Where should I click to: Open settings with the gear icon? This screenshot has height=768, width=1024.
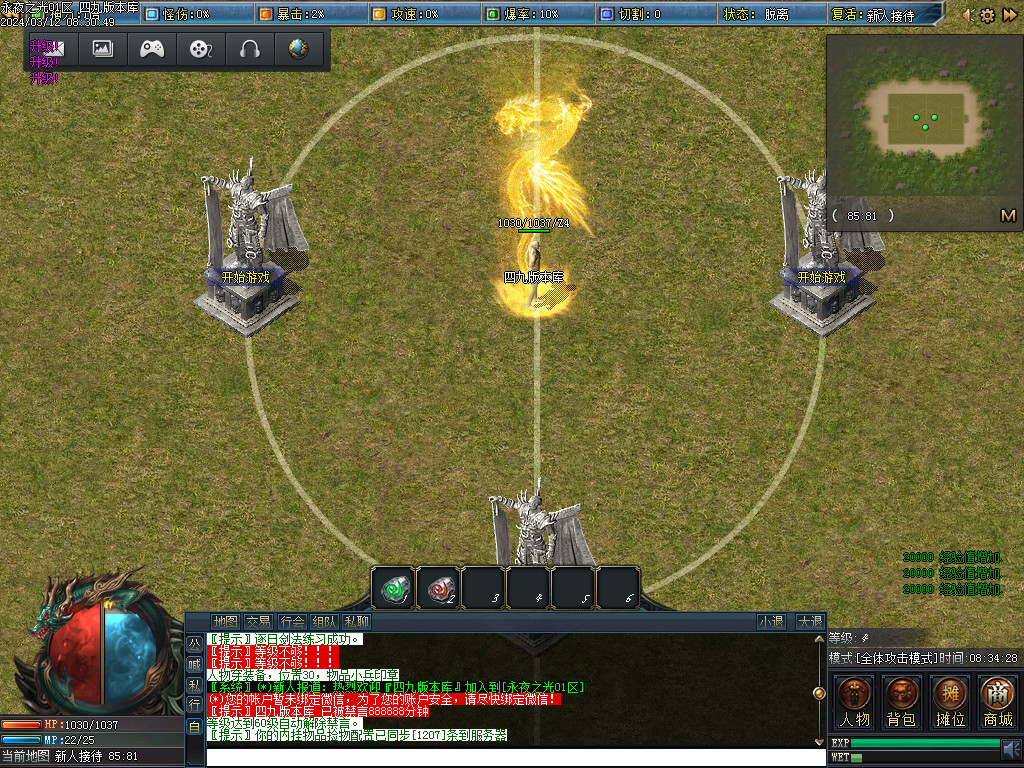coord(987,15)
